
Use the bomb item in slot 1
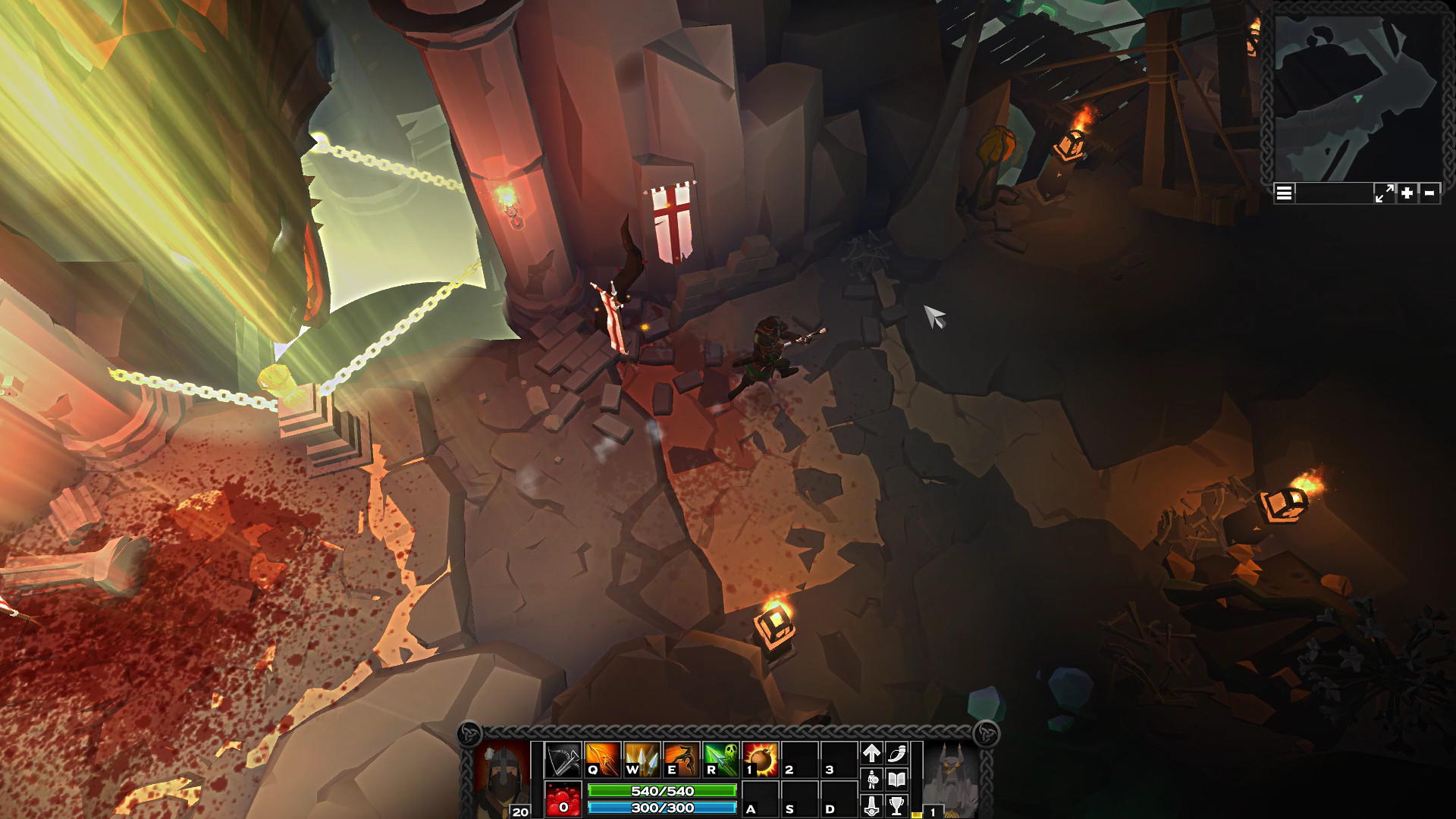coord(761,760)
